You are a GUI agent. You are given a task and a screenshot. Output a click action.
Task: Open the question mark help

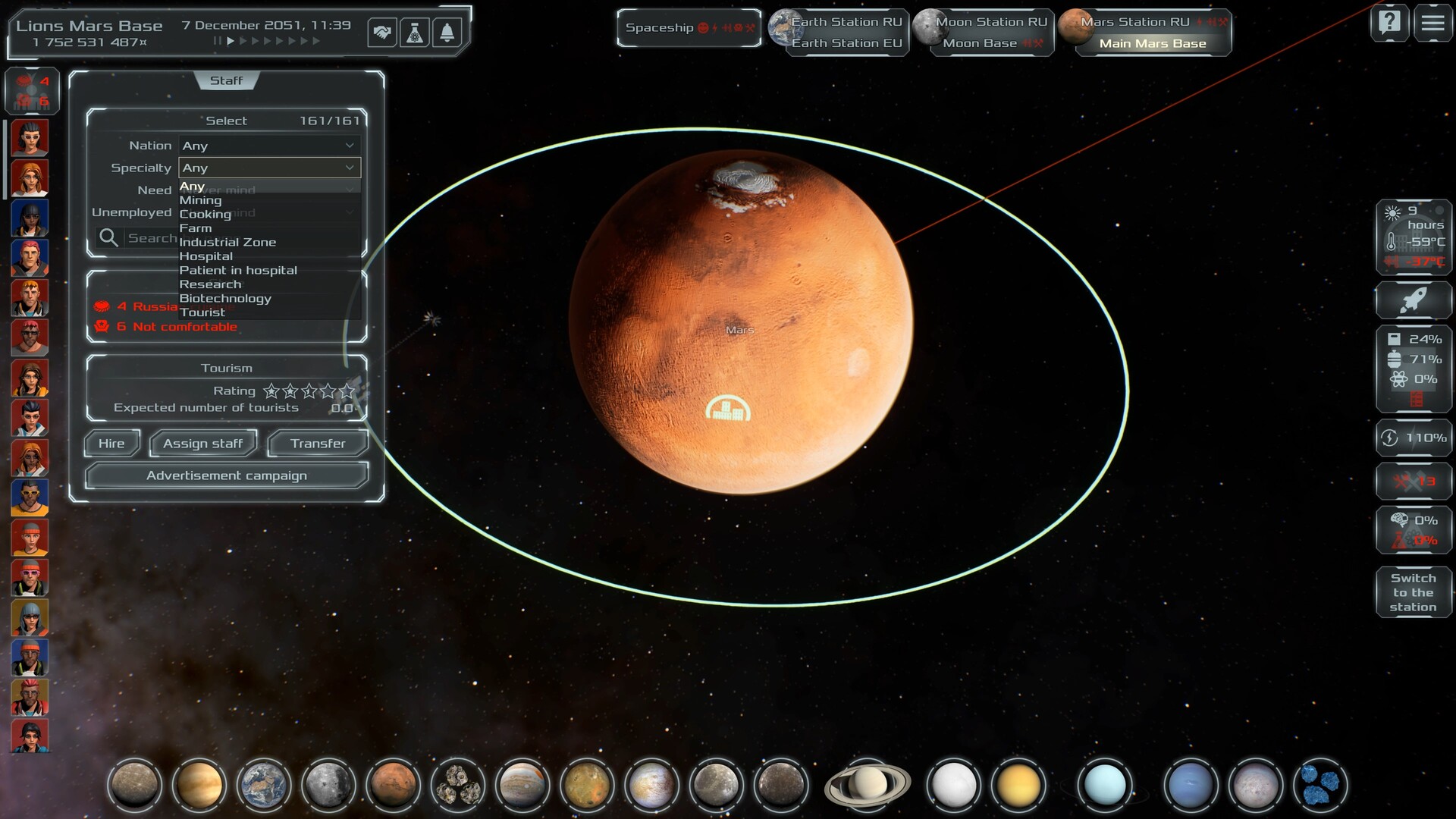1389,23
